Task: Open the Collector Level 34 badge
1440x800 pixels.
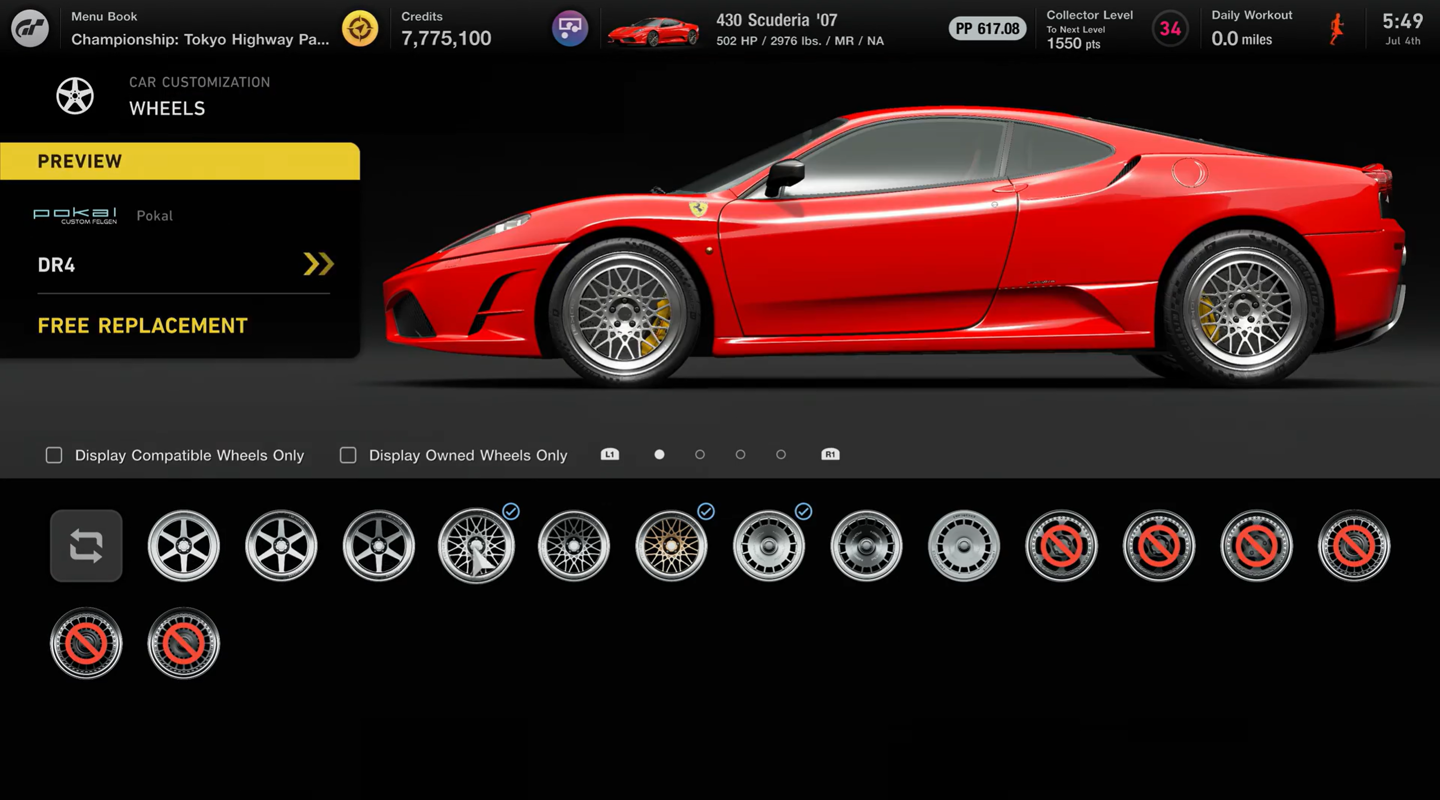Action: (1170, 28)
